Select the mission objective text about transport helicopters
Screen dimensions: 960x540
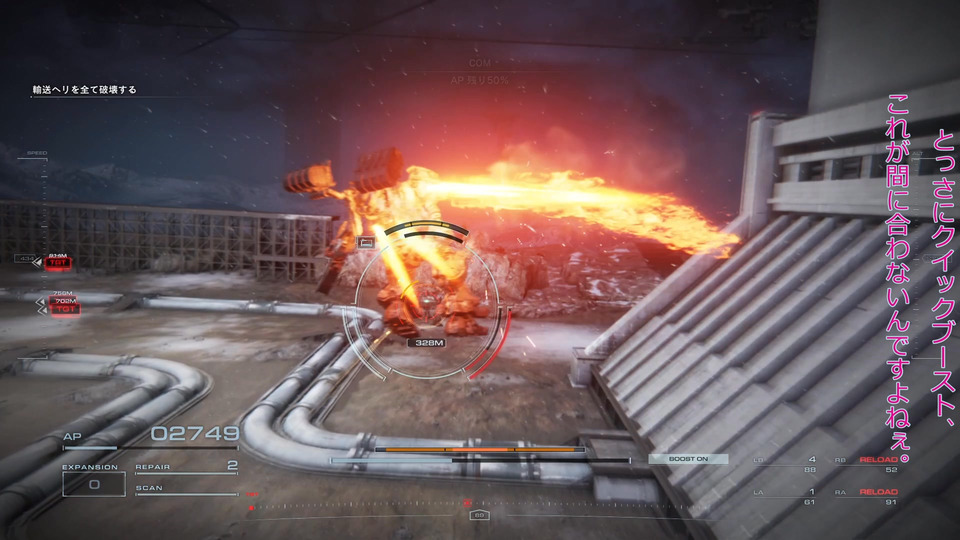(84, 90)
